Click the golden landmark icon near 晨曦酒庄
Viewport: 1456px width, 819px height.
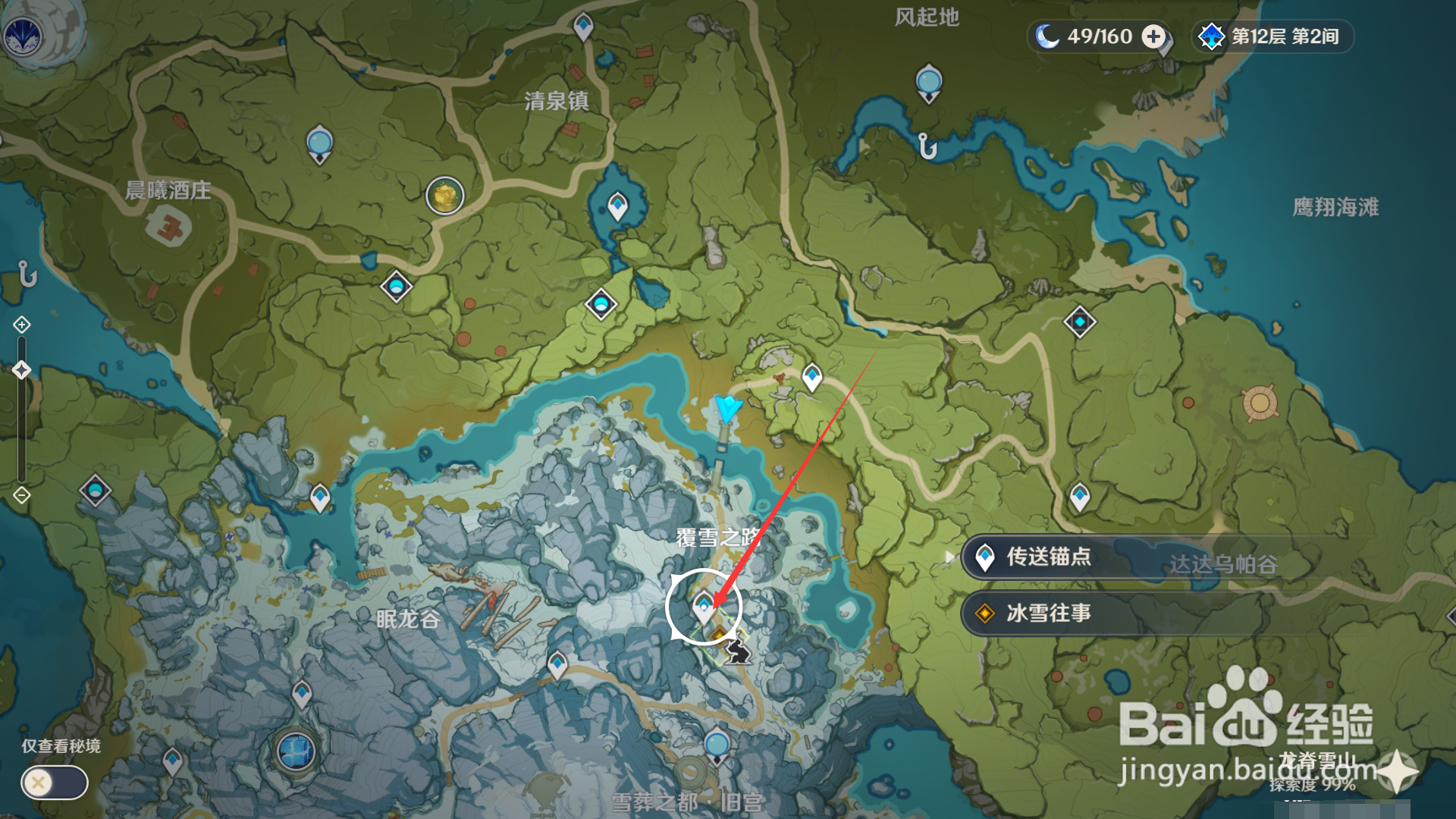444,195
